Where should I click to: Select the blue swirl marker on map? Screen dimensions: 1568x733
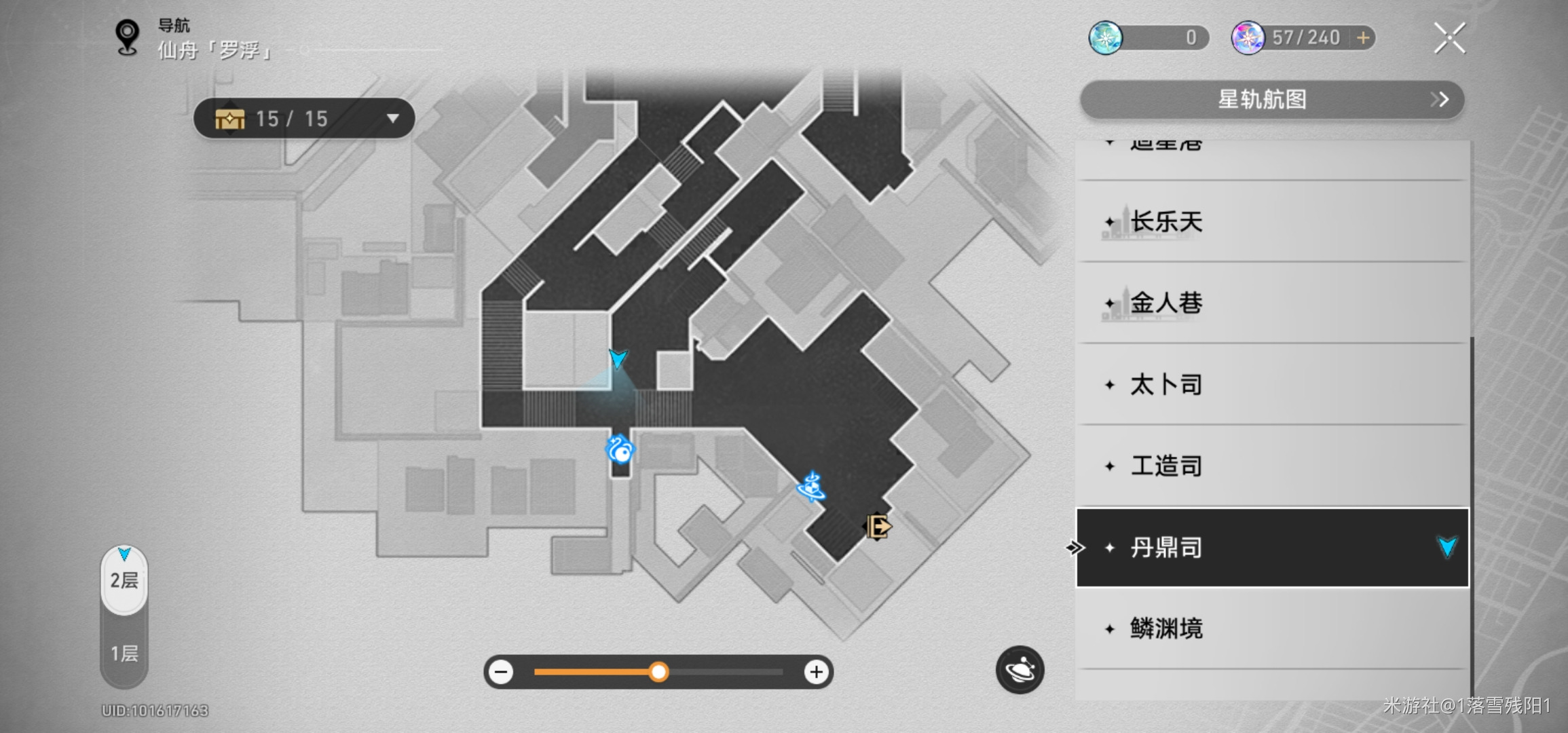[620, 449]
